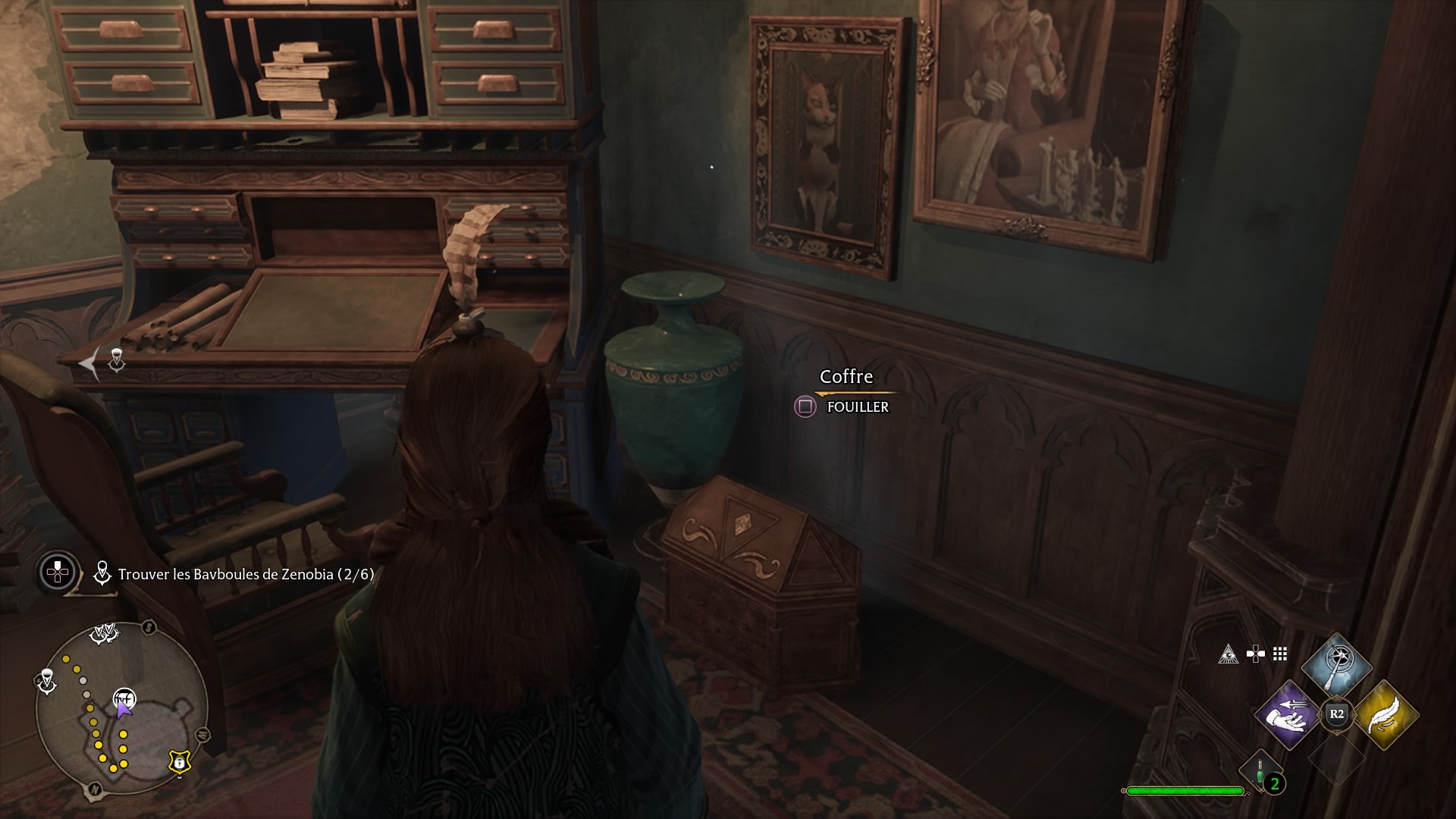The height and width of the screenshot is (819, 1456).
Task: Activate the Accio summoning hand spell
Action: [1288, 714]
